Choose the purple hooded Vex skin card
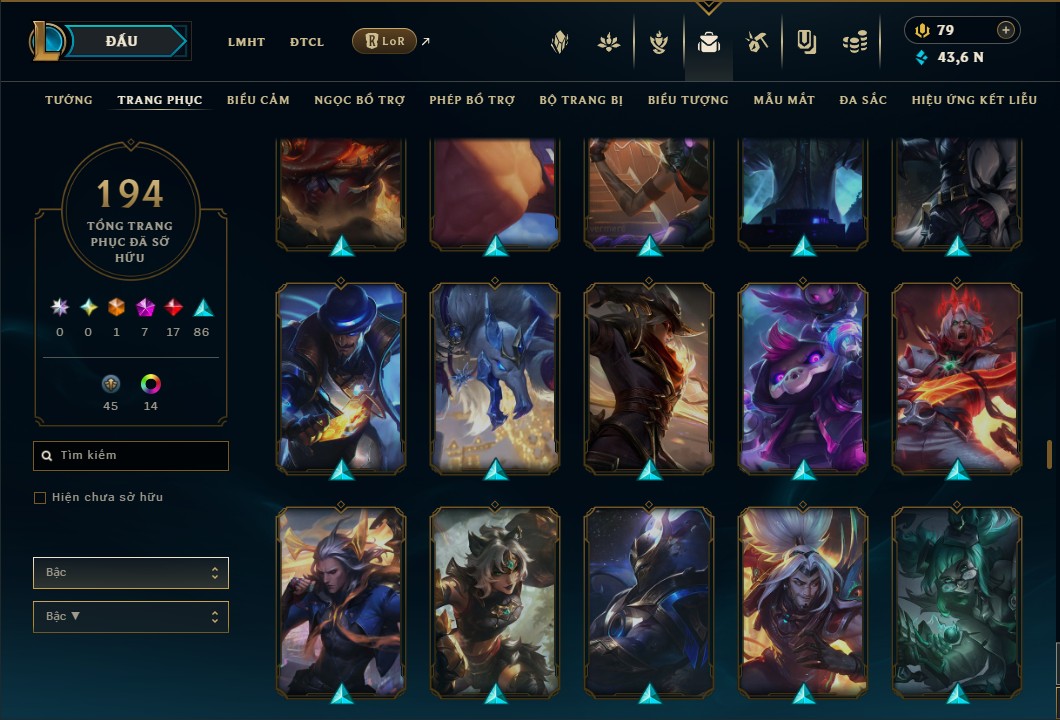Screen dimensions: 1060x720 click(803, 377)
